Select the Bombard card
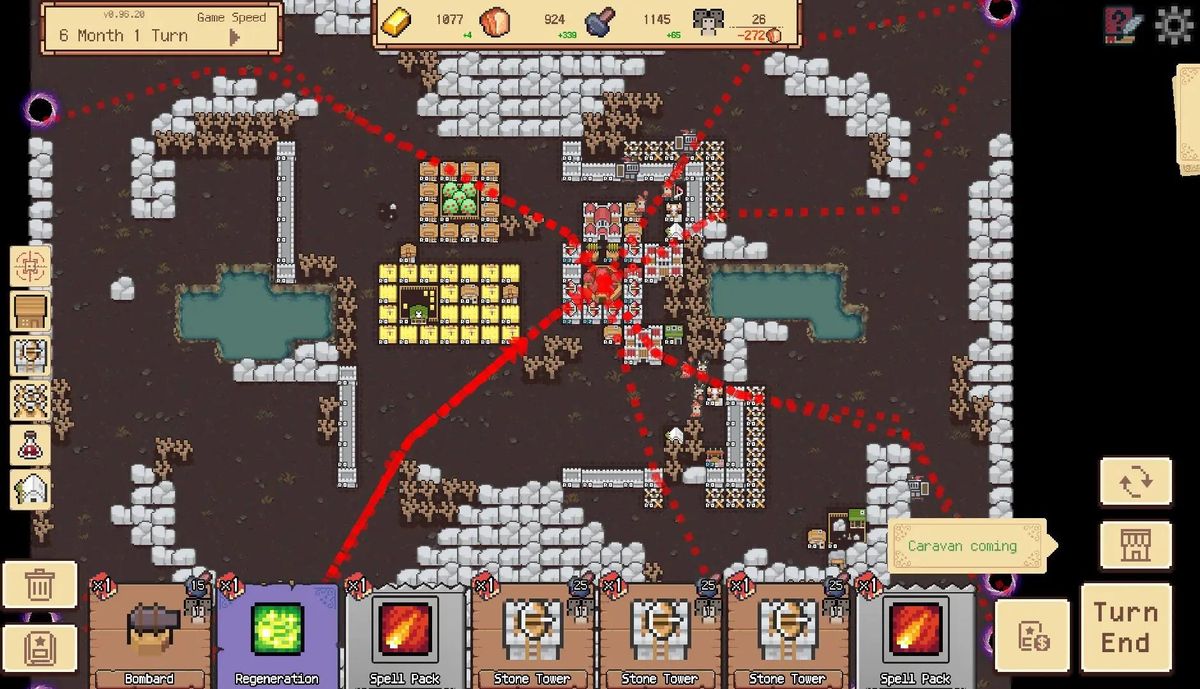1200x689 pixels. pos(149,634)
